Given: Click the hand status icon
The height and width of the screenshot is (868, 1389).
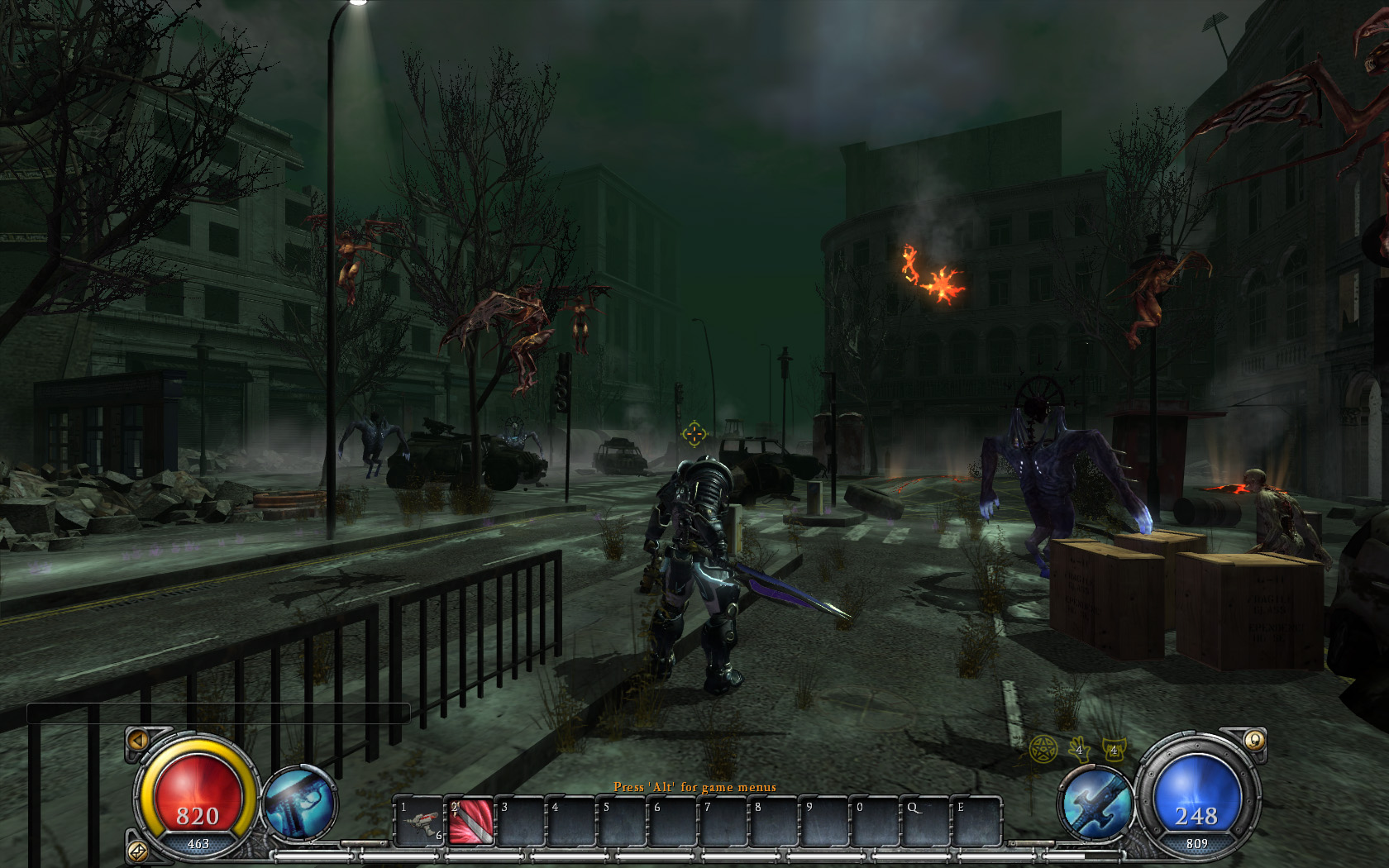Looking at the screenshot, I should [x=1078, y=749].
